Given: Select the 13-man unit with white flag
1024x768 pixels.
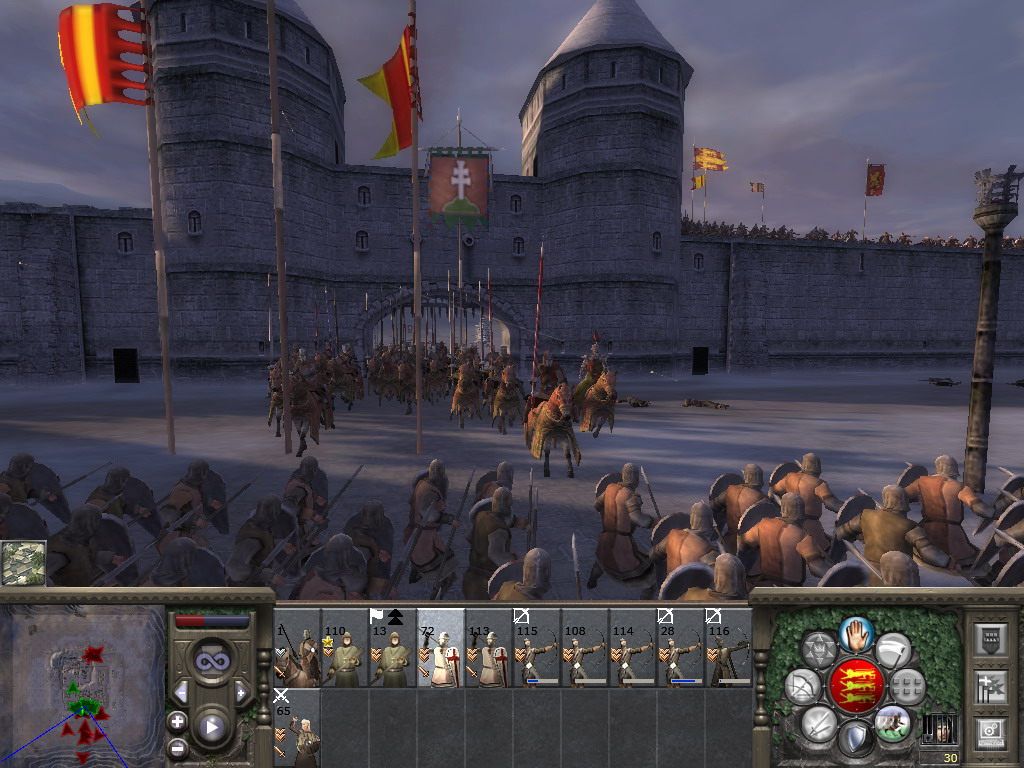Looking at the screenshot, I should [393, 649].
